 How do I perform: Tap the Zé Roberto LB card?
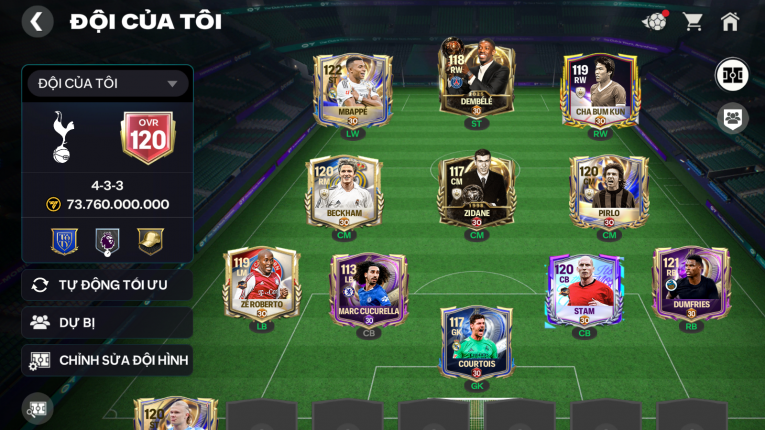pyautogui.click(x=262, y=284)
